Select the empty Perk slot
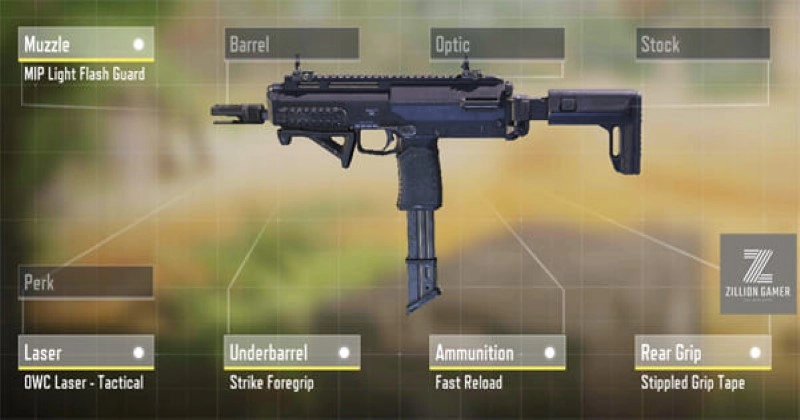The height and width of the screenshot is (420, 800). (x=86, y=282)
